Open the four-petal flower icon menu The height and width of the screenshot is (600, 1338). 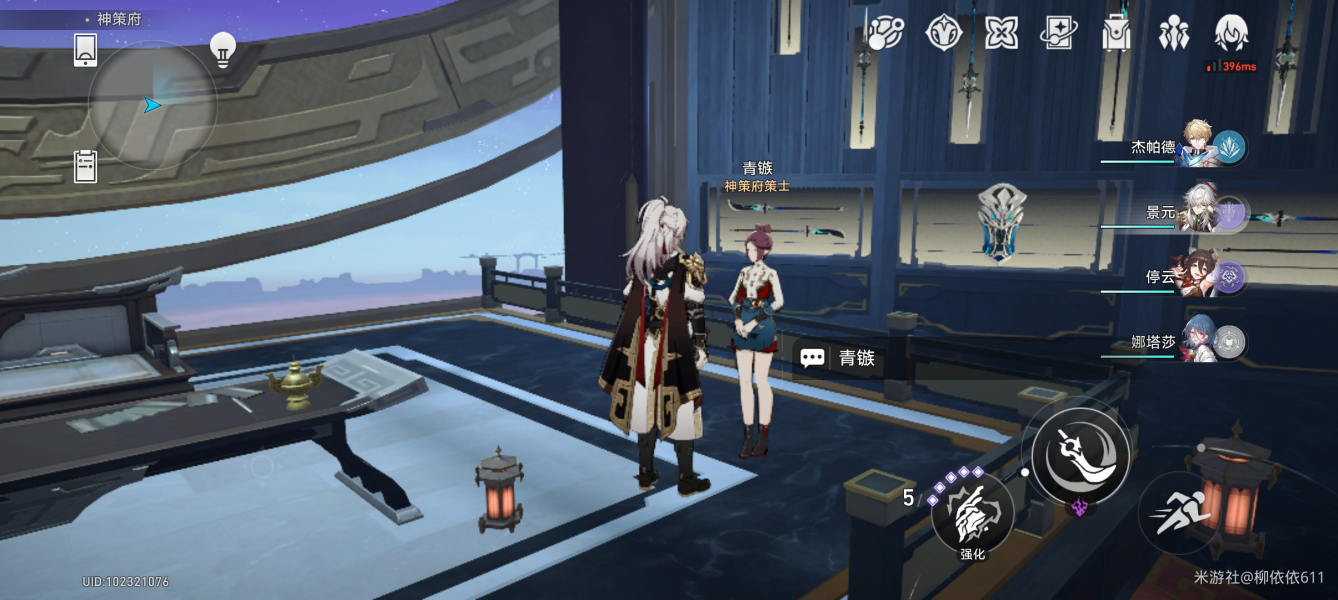tap(1001, 33)
